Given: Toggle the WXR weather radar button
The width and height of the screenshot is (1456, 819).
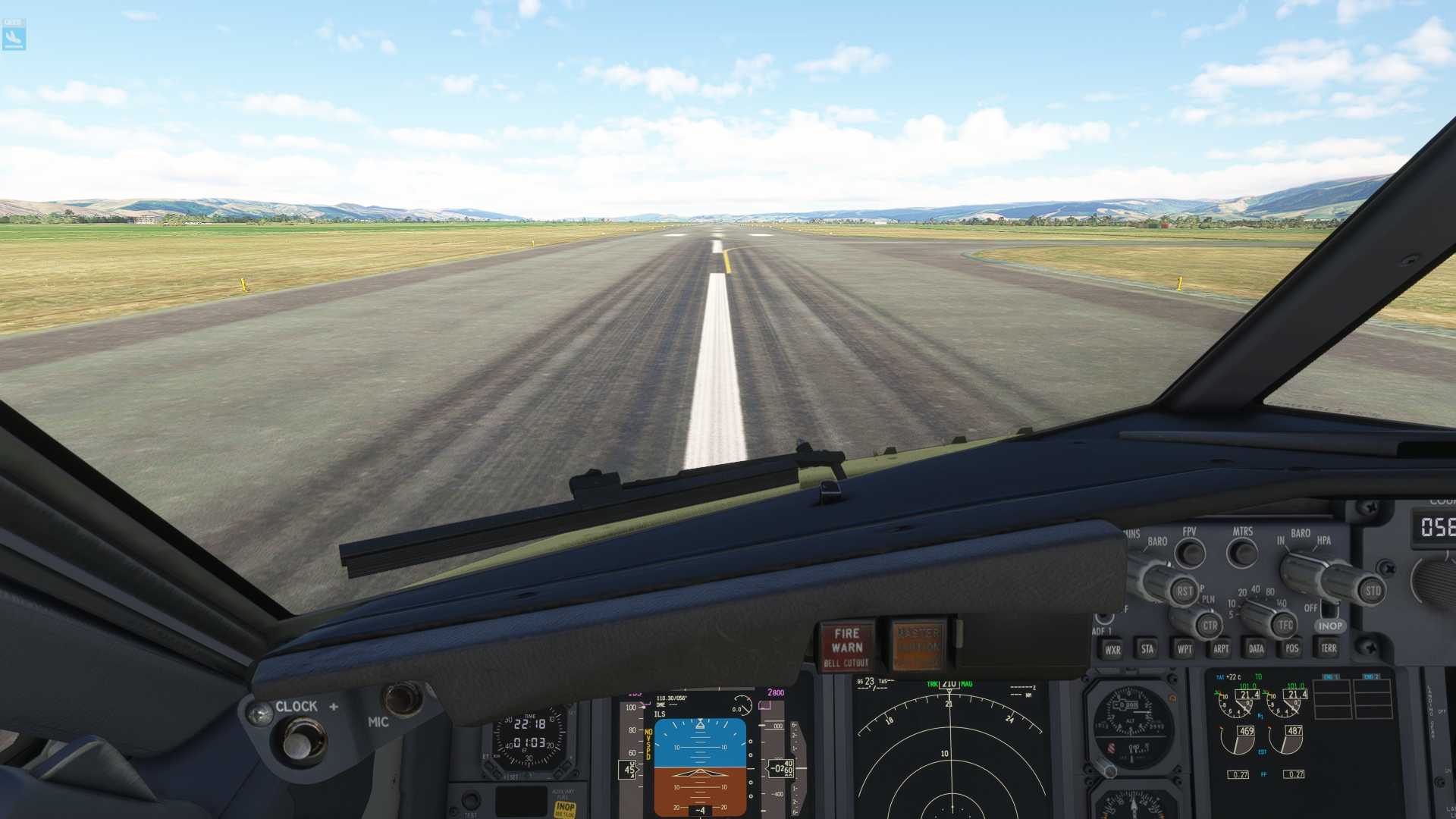Looking at the screenshot, I should coord(1112,649).
